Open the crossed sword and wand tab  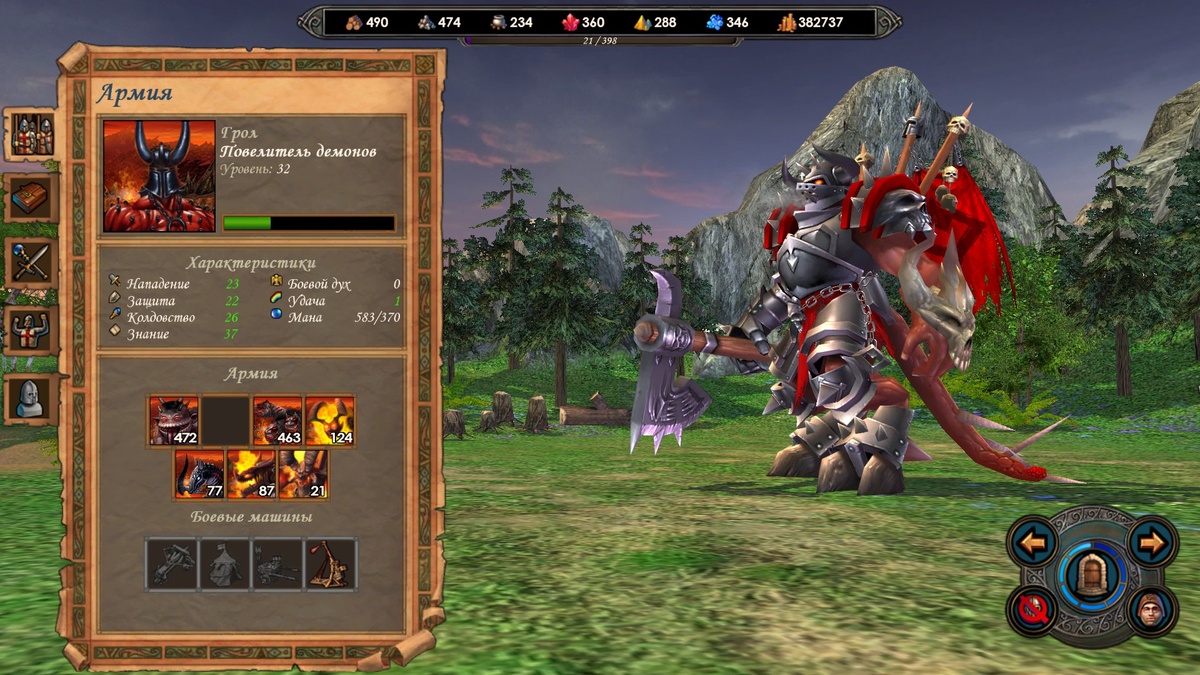[33, 262]
